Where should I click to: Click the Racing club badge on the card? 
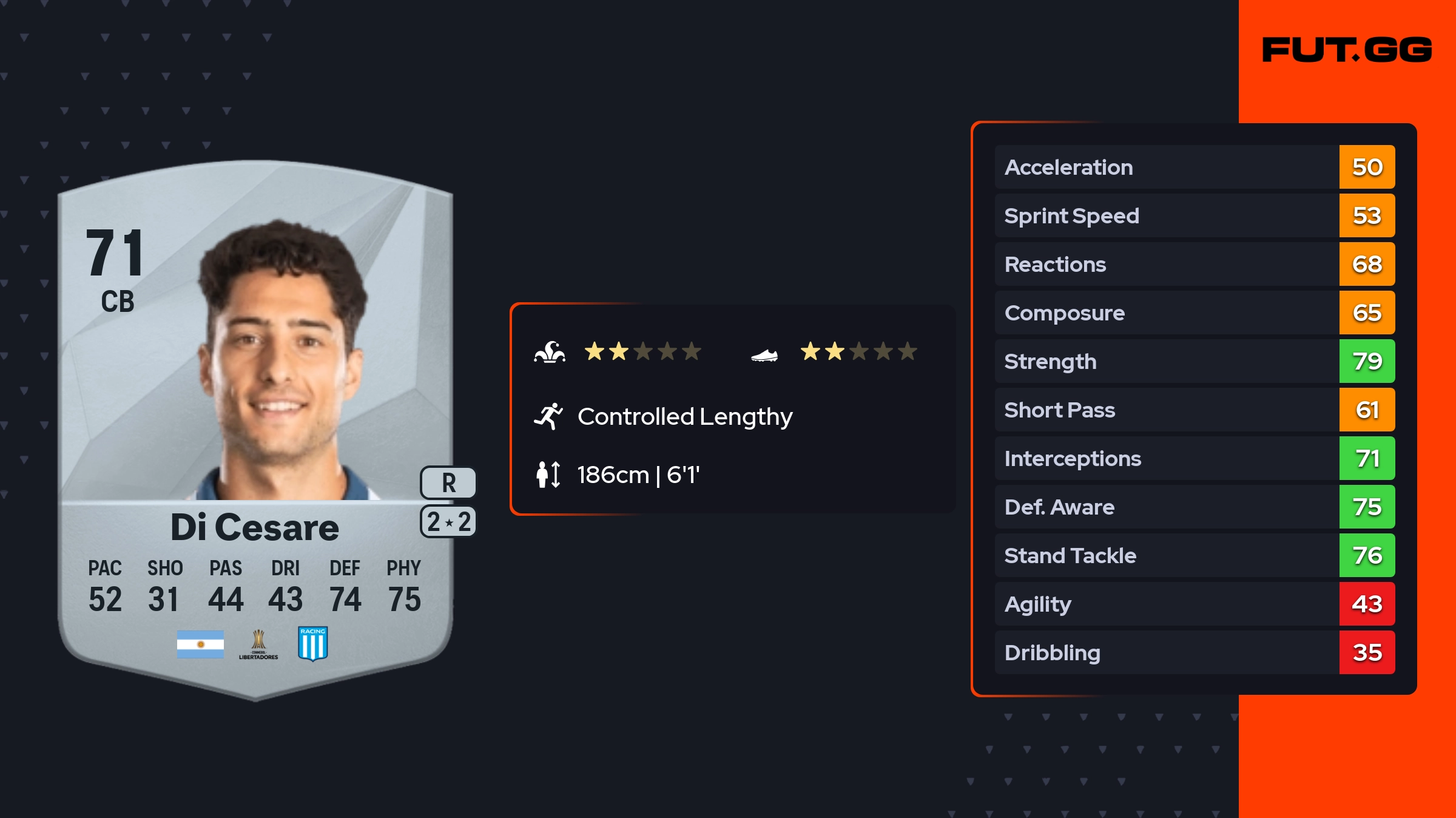pyautogui.click(x=313, y=643)
